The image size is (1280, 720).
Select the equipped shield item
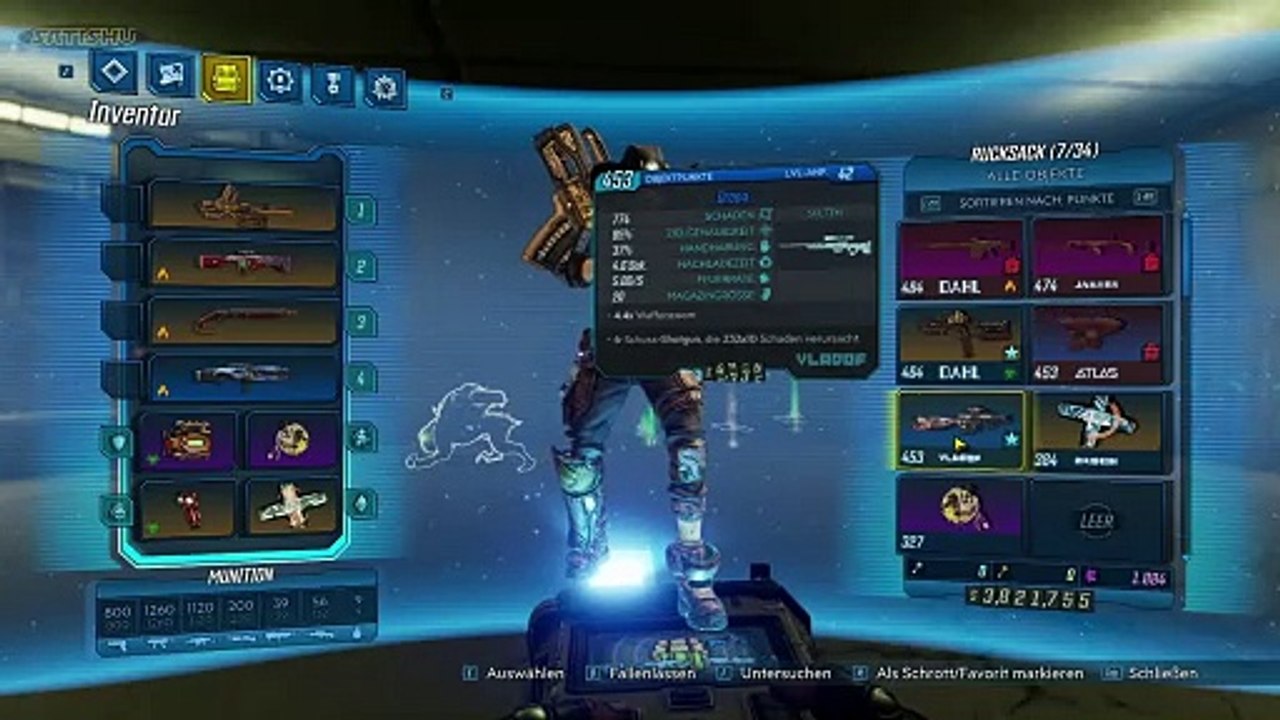(x=188, y=441)
